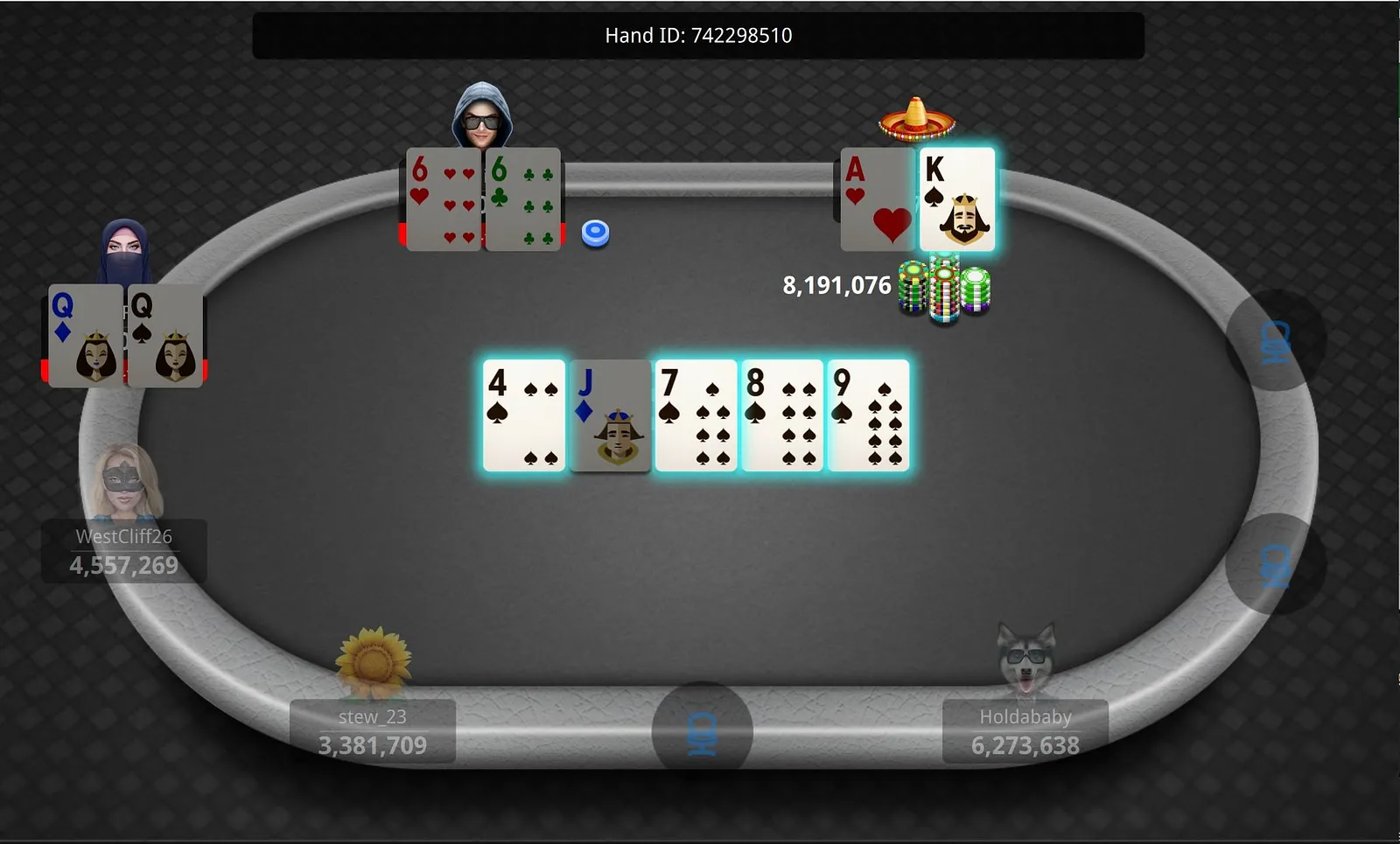The width and height of the screenshot is (1400, 844).
Task: Open Holdababy's player panel
Action: pyautogui.click(x=1025, y=731)
